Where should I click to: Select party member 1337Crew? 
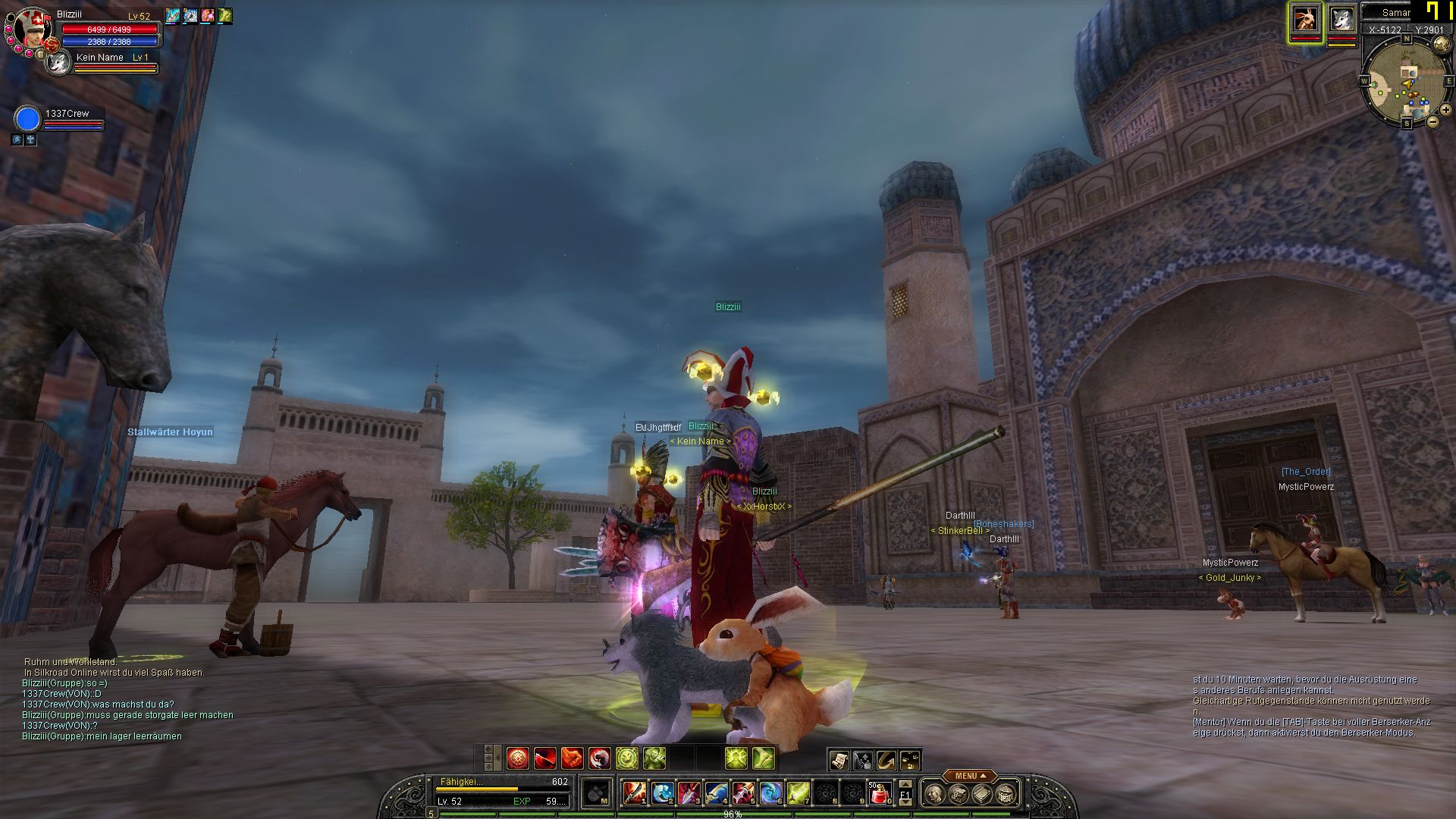point(27,120)
